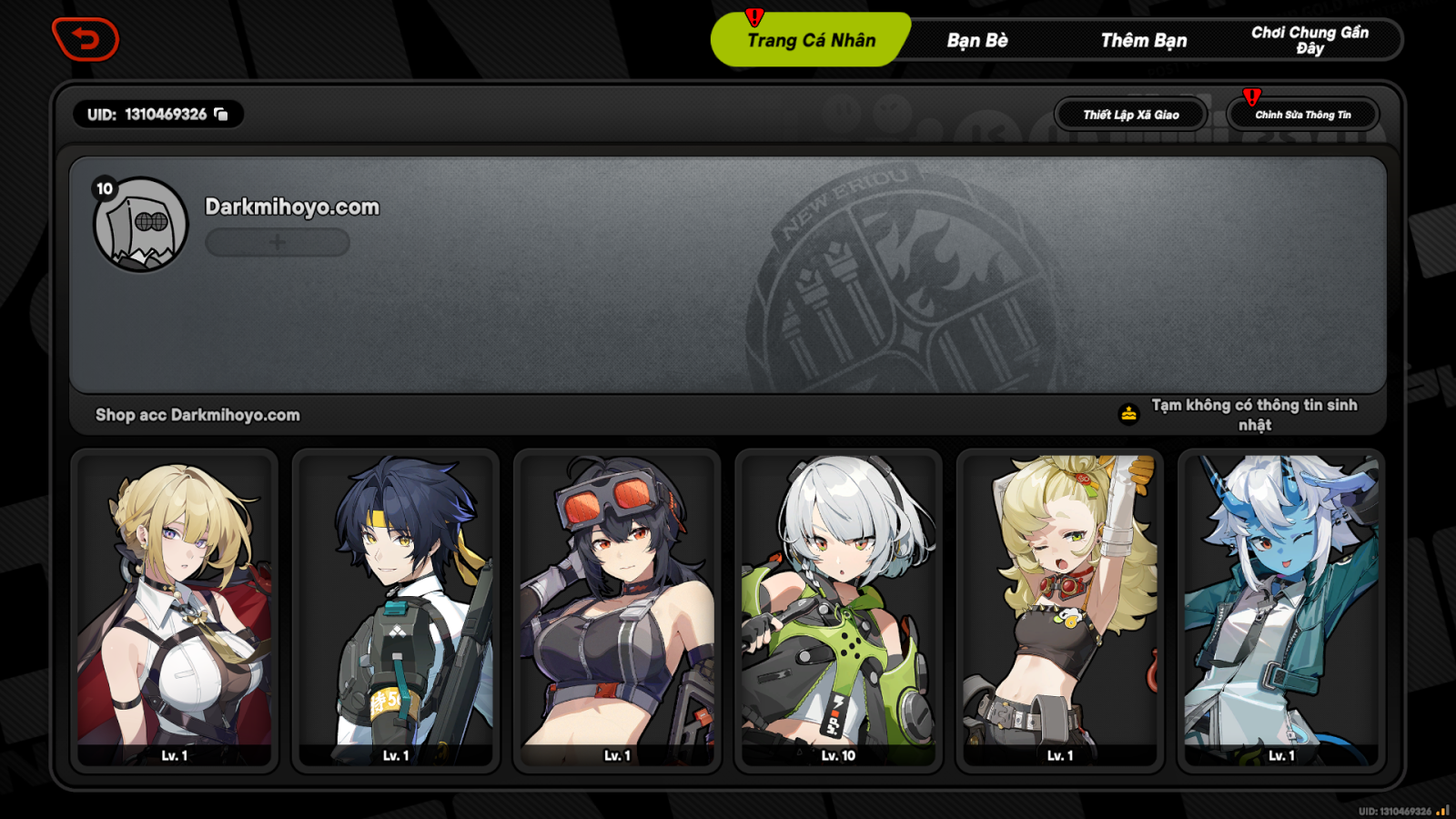Open the Thêm Bạn tab
Image resolution: width=1456 pixels, height=819 pixels.
coord(1143,39)
